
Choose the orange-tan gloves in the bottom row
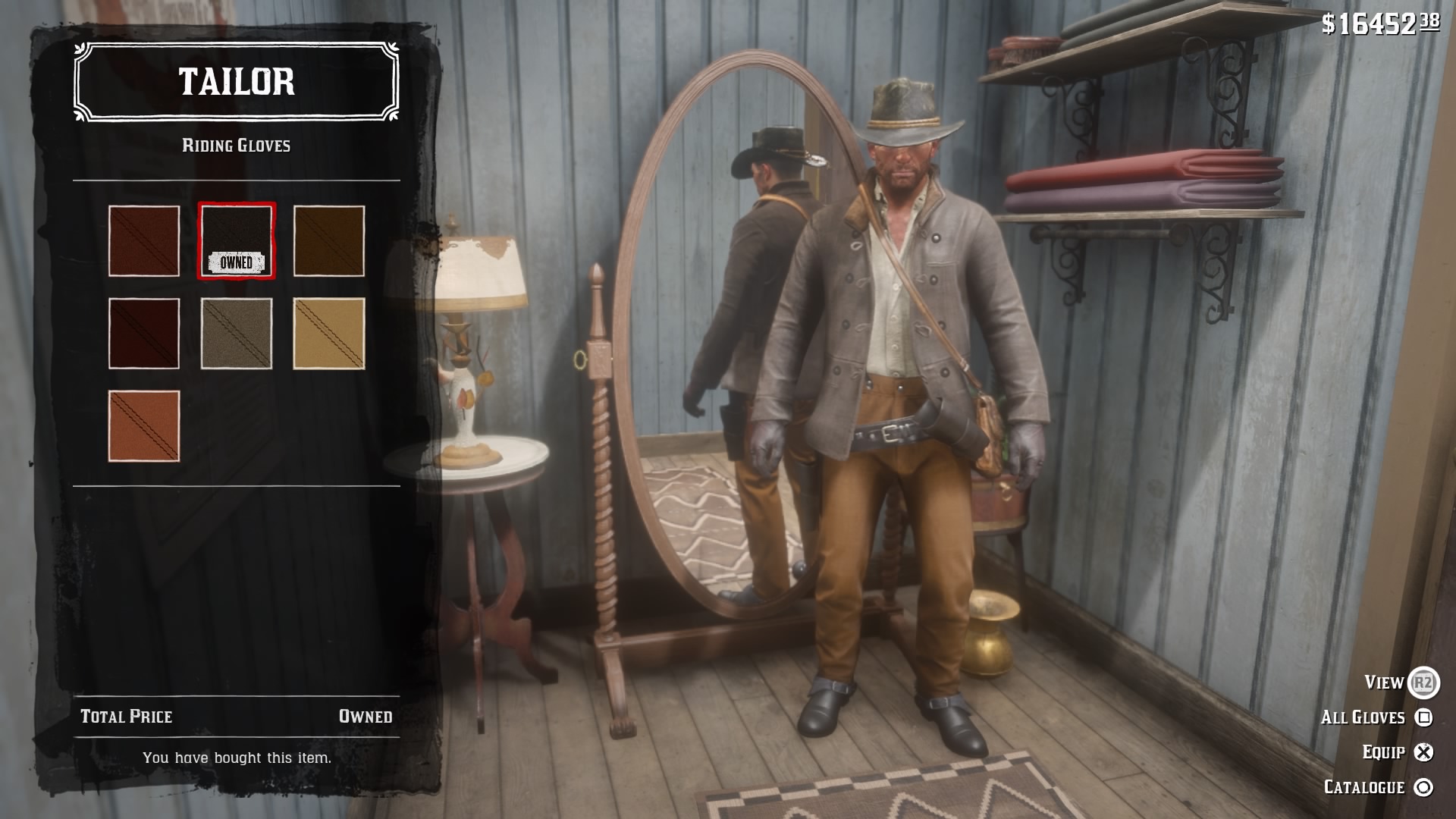click(143, 427)
